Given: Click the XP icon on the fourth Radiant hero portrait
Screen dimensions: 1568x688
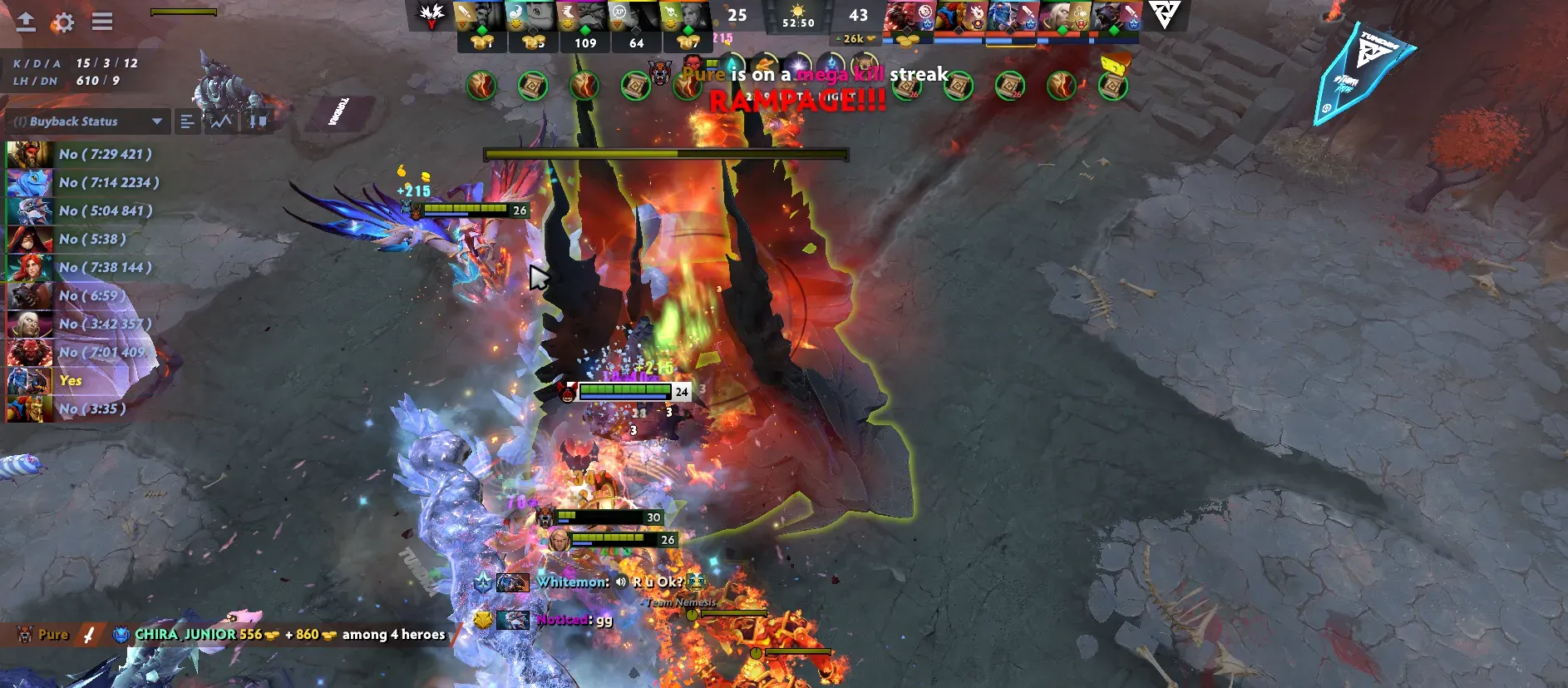Looking at the screenshot, I should [620, 12].
